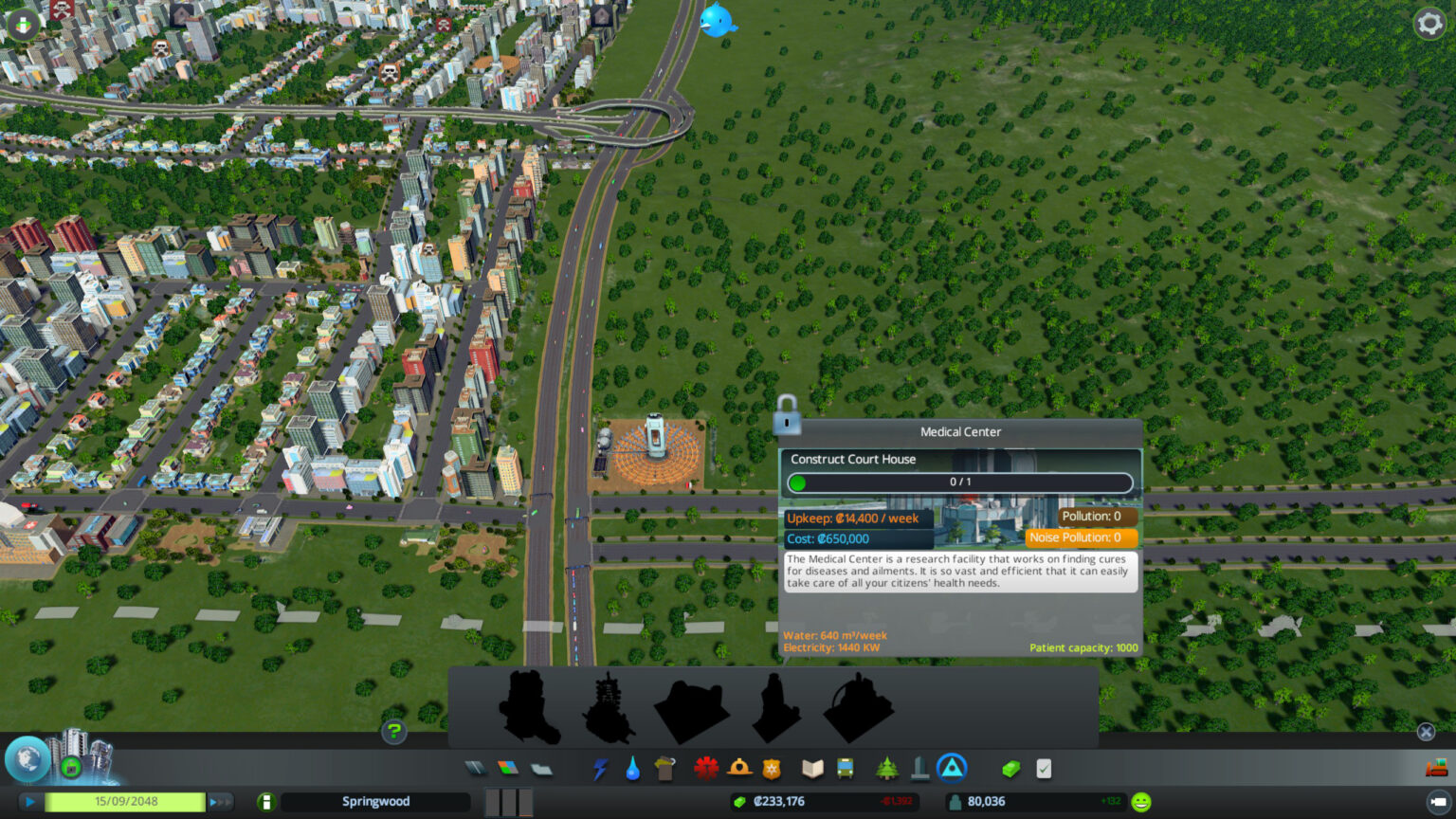Open the parks menu with tree icon
This screenshot has width=1456, height=819.
886,768
